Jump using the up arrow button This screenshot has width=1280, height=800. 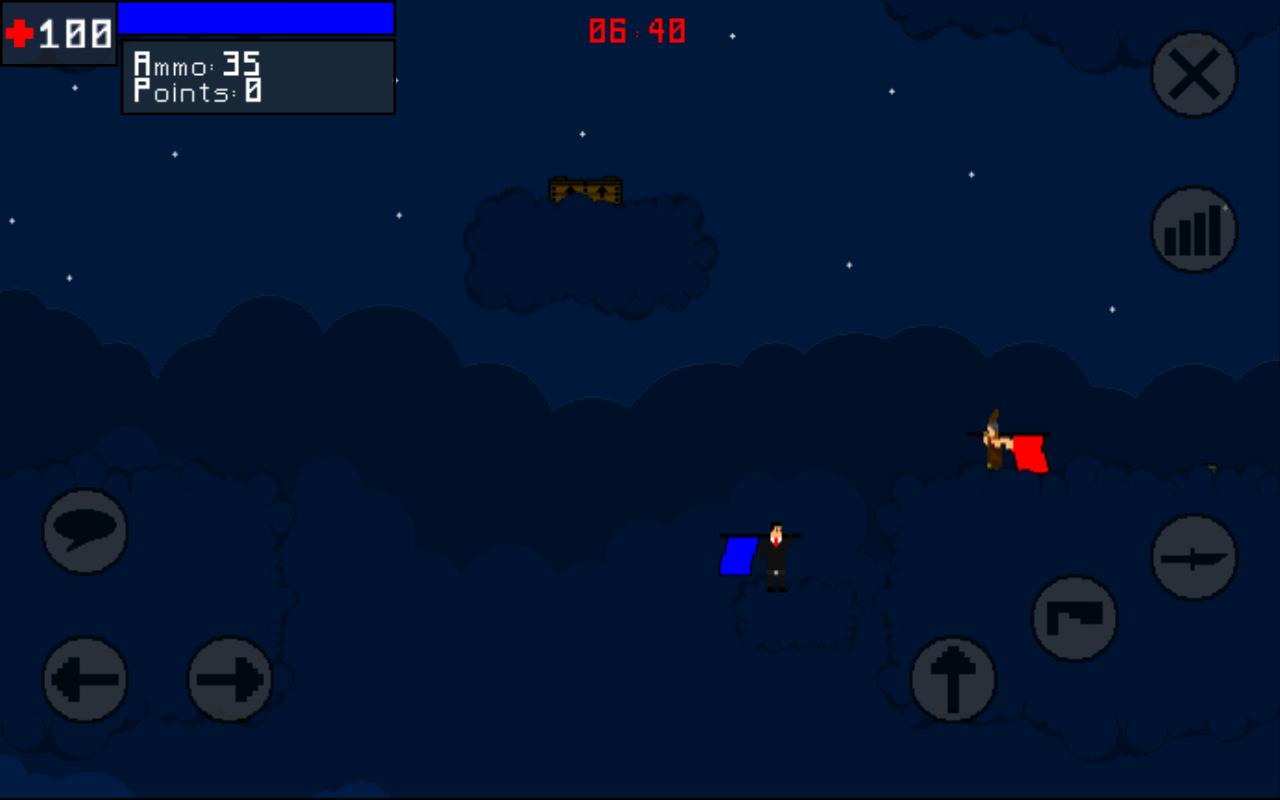pyautogui.click(x=953, y=679)
